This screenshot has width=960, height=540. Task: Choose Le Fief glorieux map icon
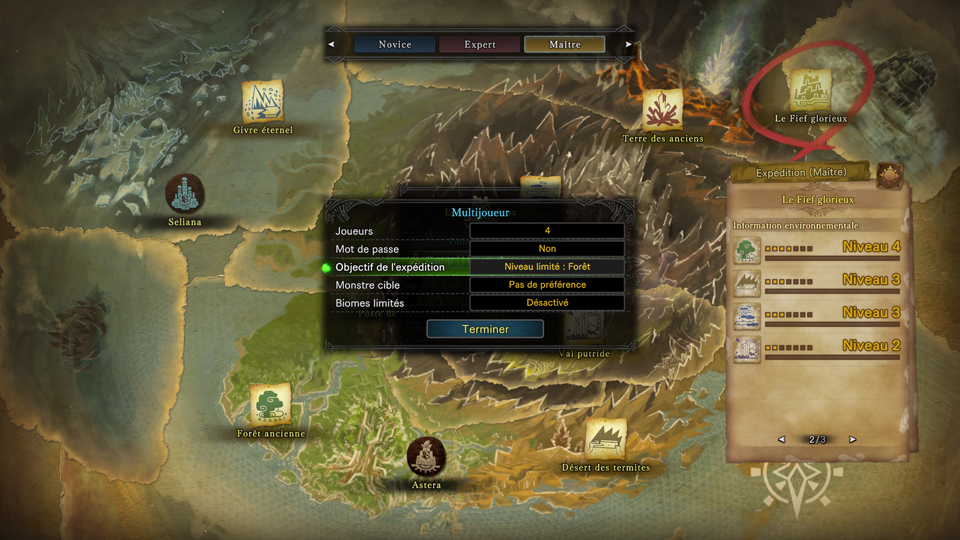click(x=808, y=90)
